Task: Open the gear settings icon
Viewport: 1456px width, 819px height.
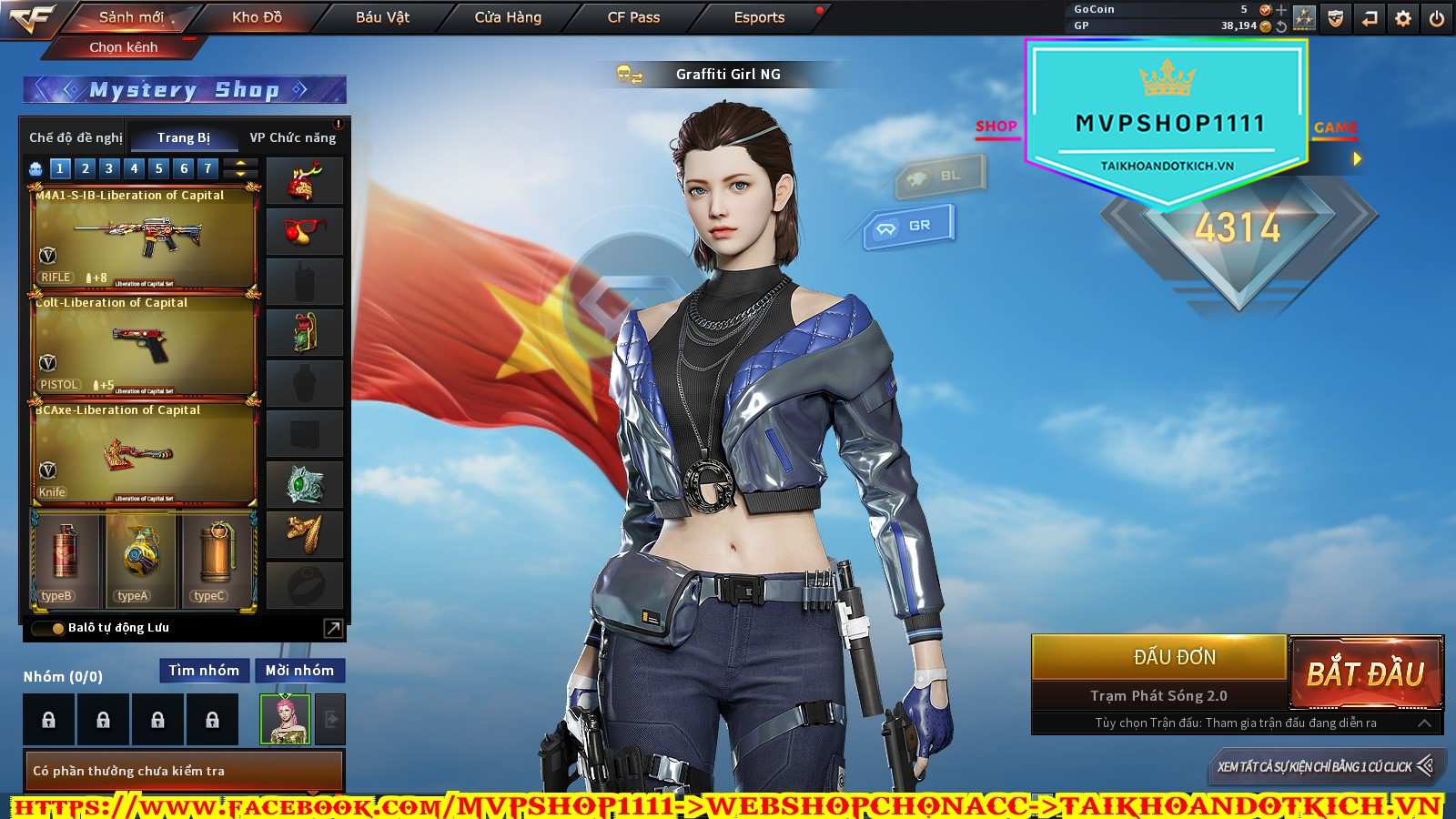Action: point(1403,18)
